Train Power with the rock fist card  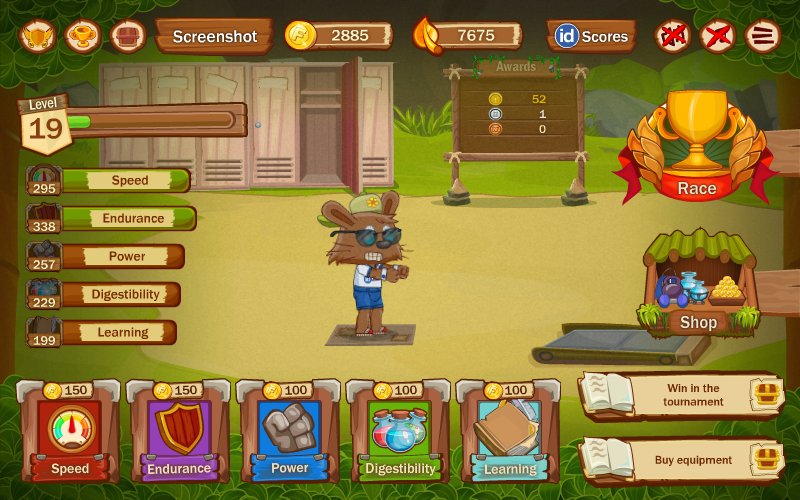click(290, 430)
